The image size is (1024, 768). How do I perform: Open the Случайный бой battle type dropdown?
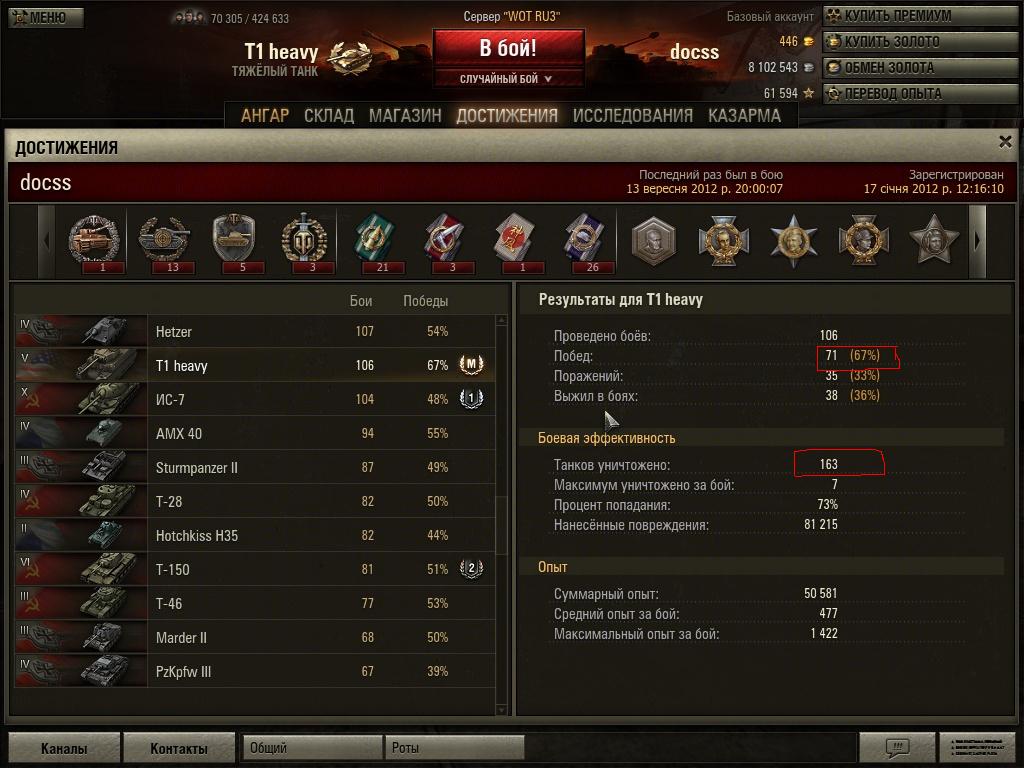click(x=508, y=78)
